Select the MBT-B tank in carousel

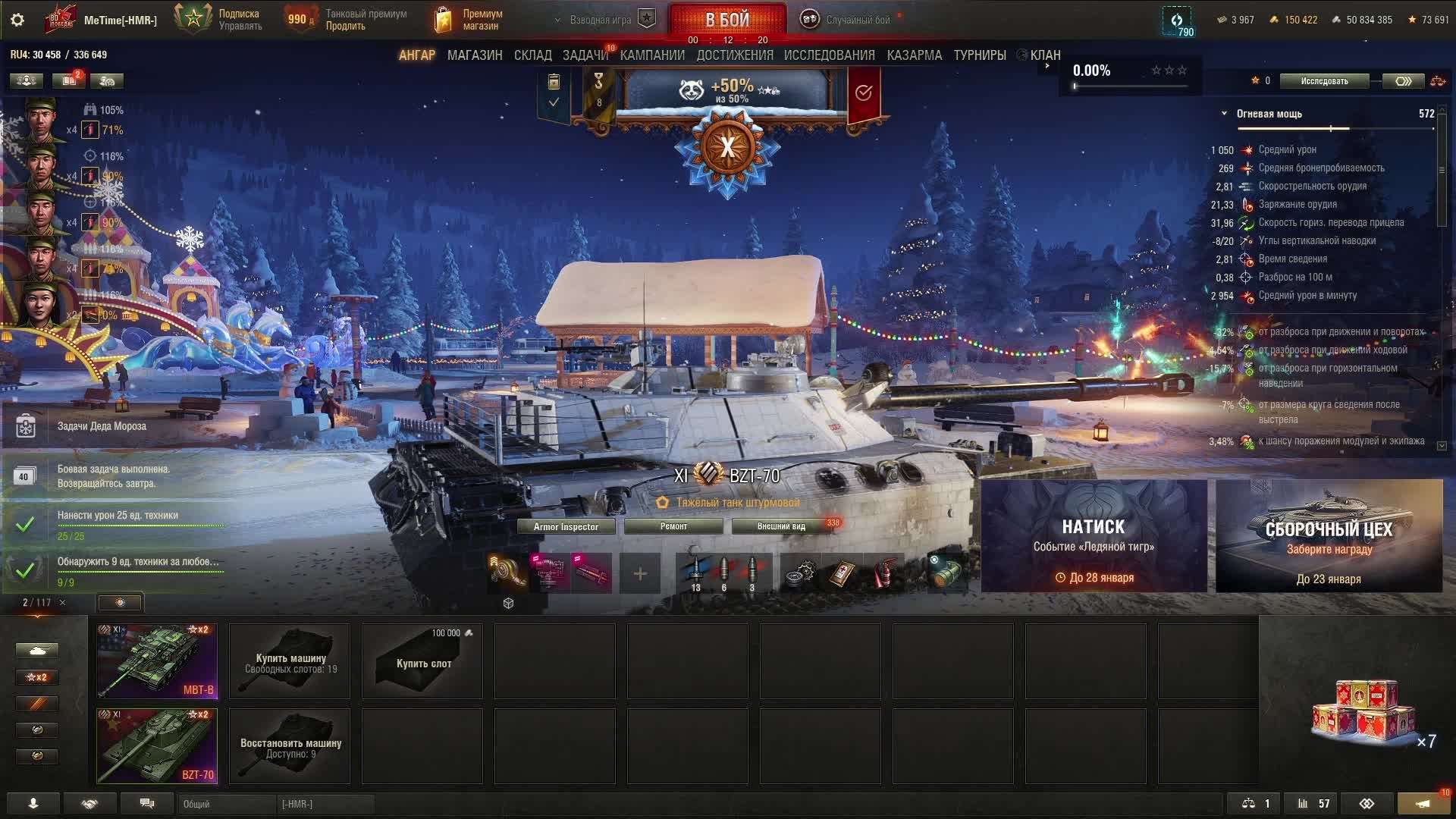[157, 661]
